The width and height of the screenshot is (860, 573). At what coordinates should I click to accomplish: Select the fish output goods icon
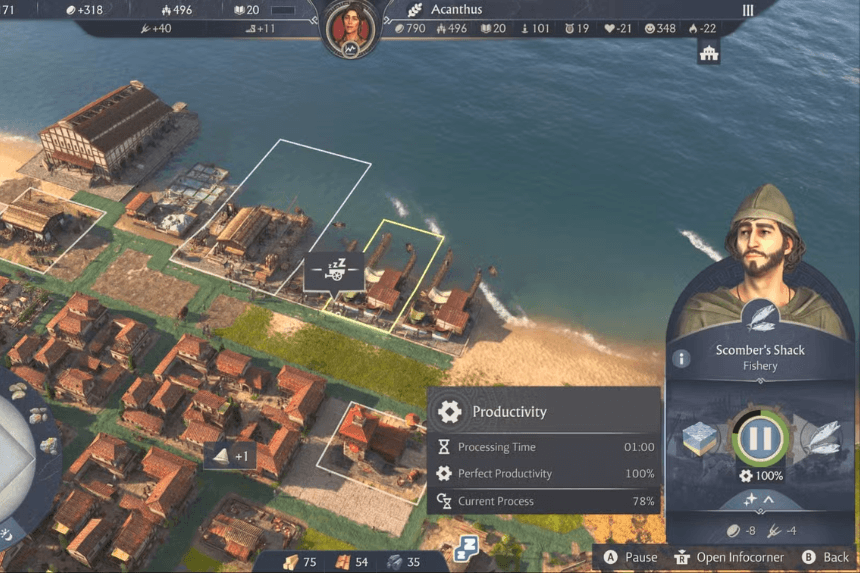(x=817, y=438)
